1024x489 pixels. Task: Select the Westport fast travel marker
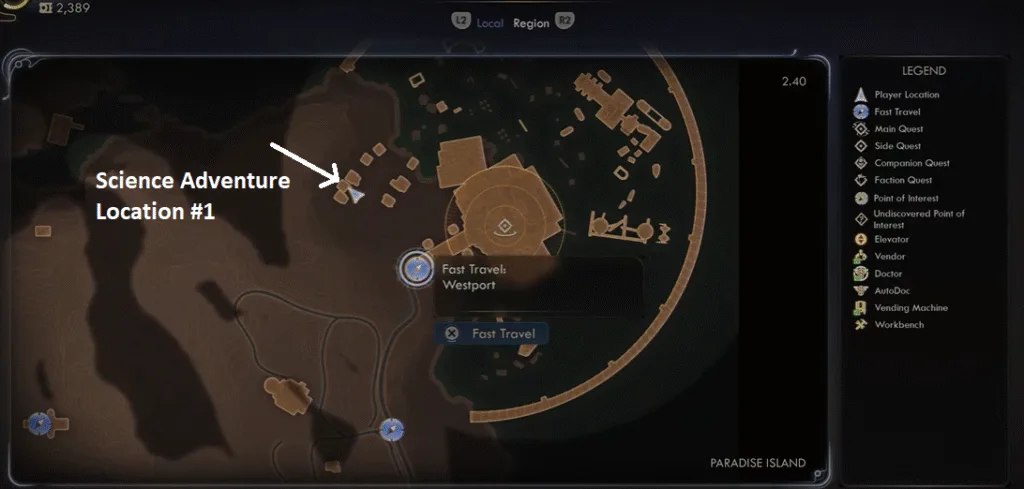pos(415,268)
